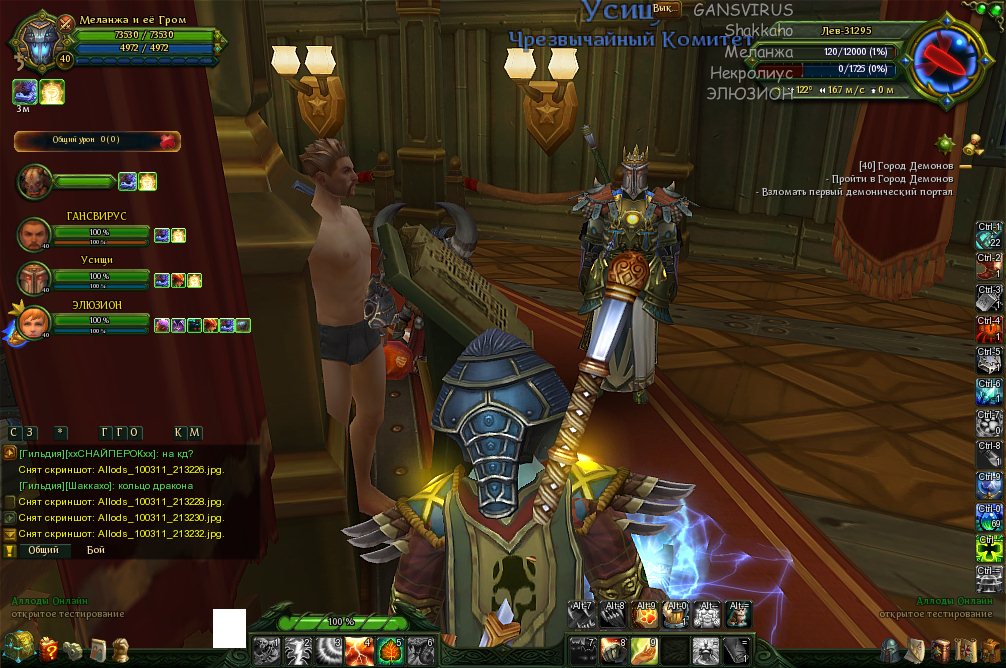Open the red question mark help book
The width and height of the screenshot is (1006, 668).
[48, 650]
